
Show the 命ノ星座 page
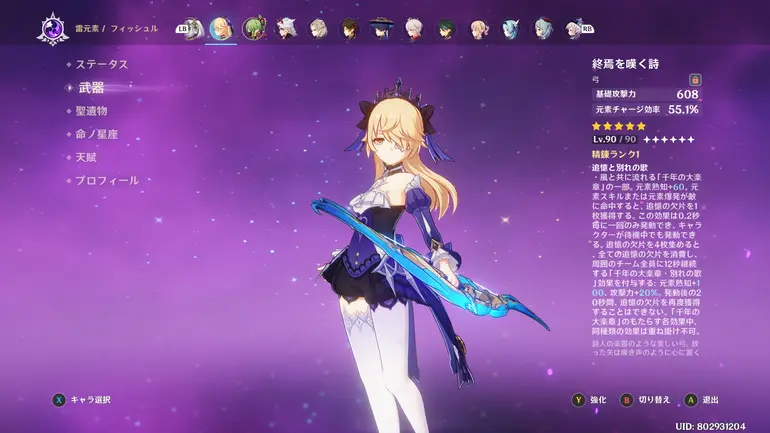click(97, 134)
